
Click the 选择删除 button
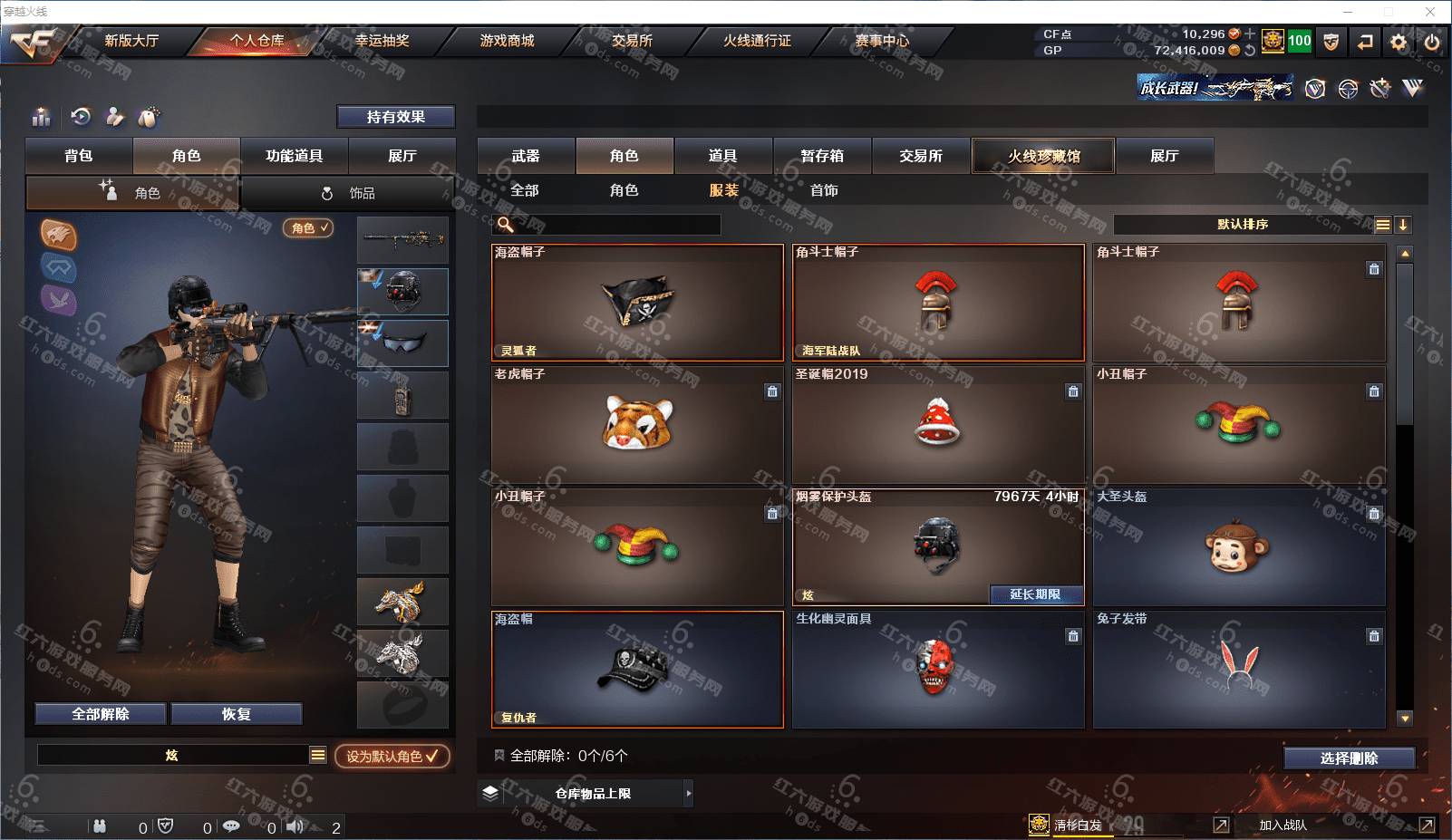click(x=1349, y=758)
